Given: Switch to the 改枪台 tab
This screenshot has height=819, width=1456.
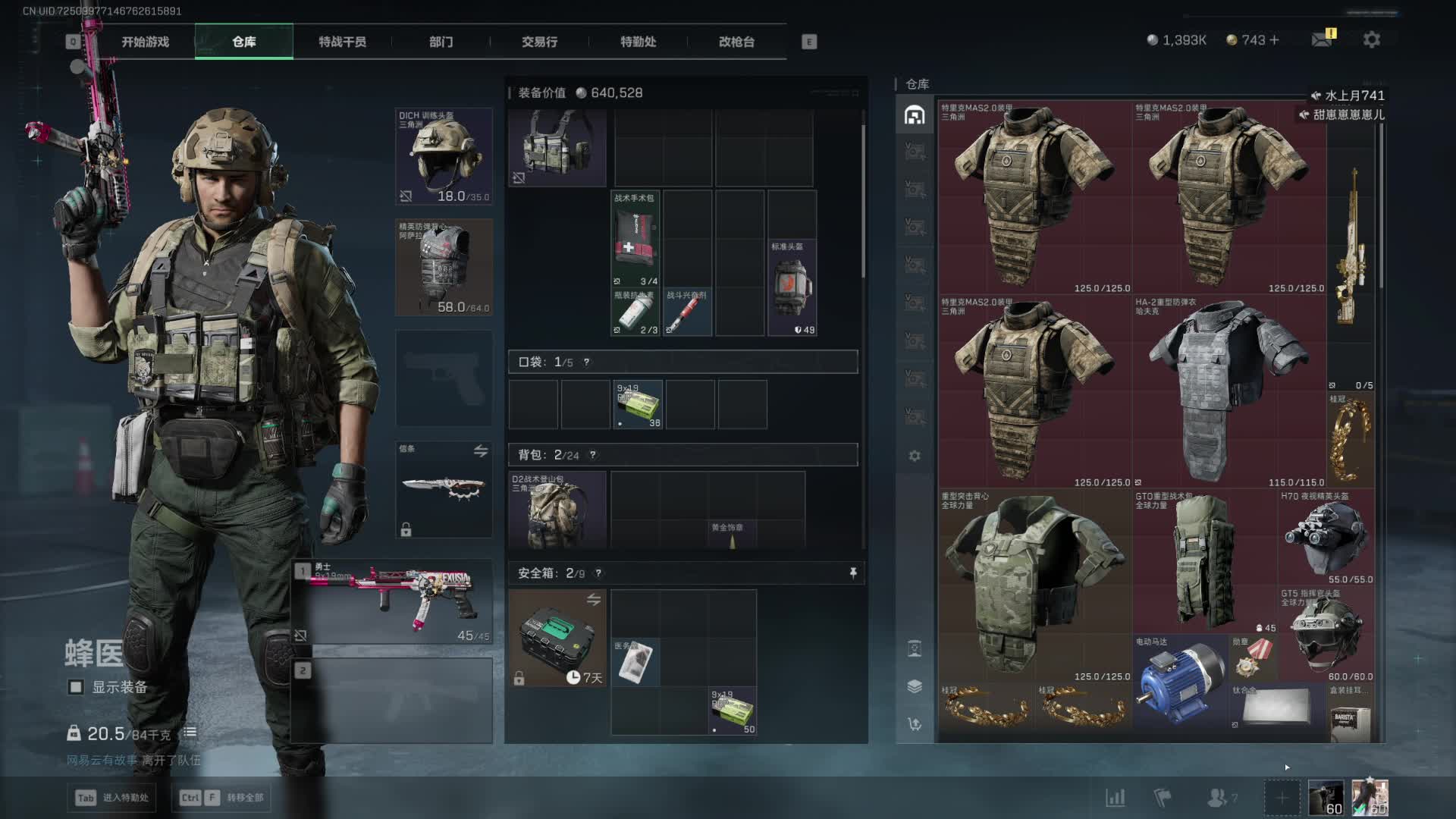Looking at the screenshot, I should 736,42.
